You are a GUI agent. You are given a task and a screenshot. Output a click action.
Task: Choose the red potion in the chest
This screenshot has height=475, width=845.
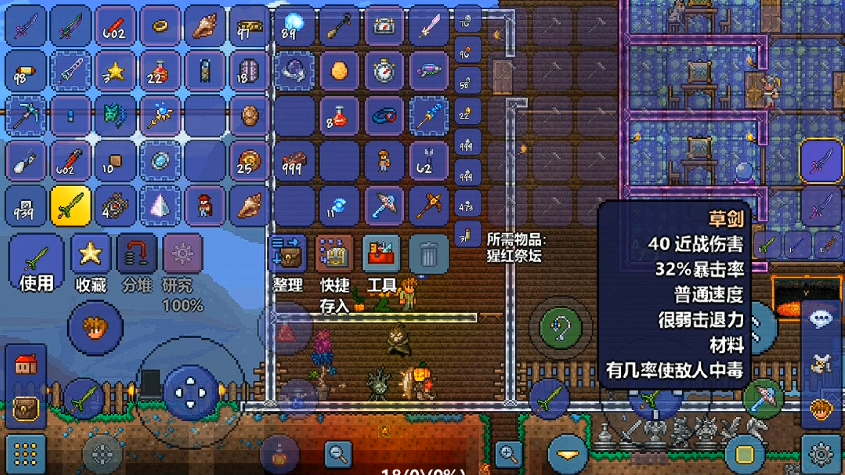339,117
